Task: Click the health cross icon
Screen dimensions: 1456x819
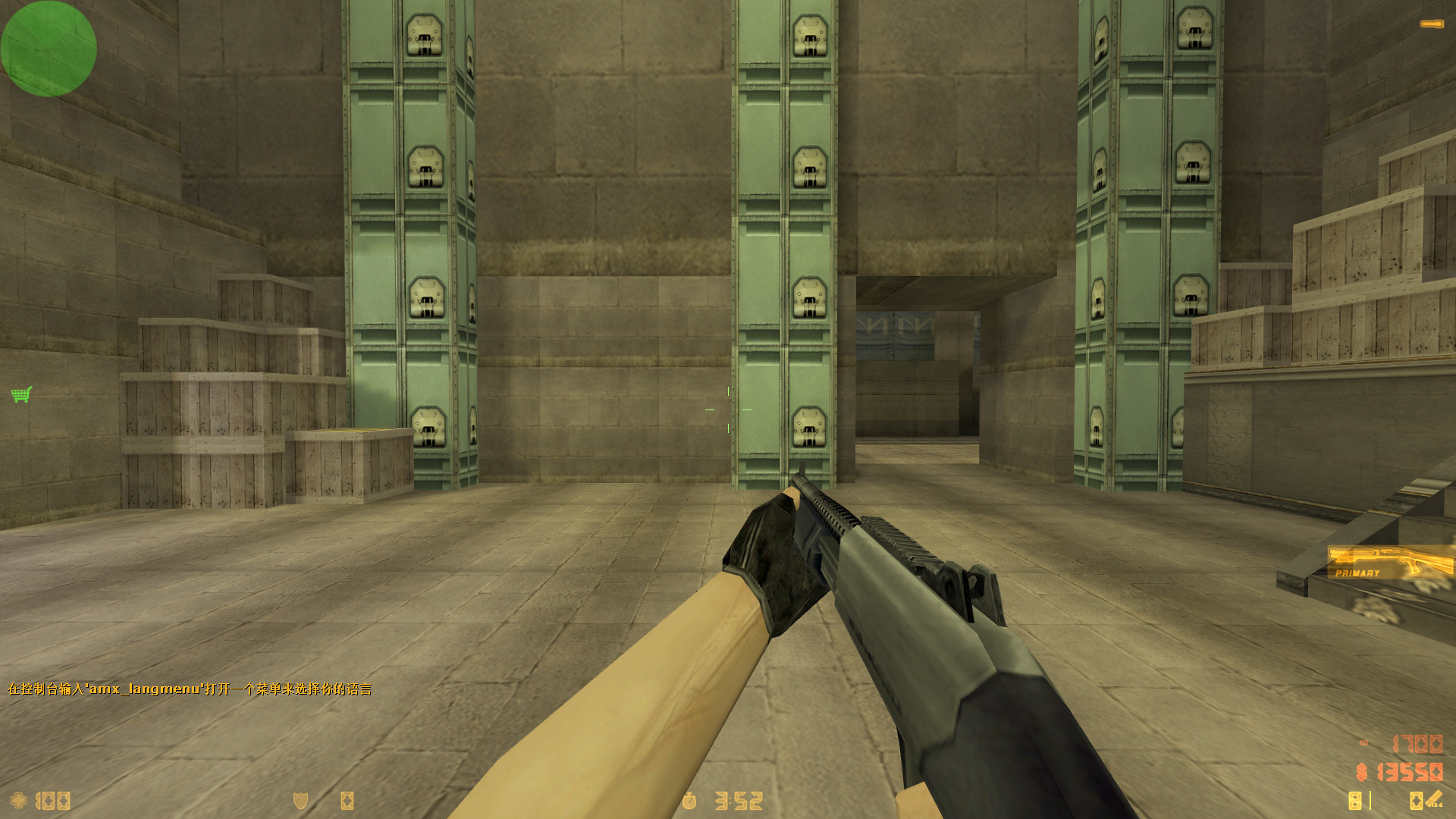Action: [x=17, y=799]
